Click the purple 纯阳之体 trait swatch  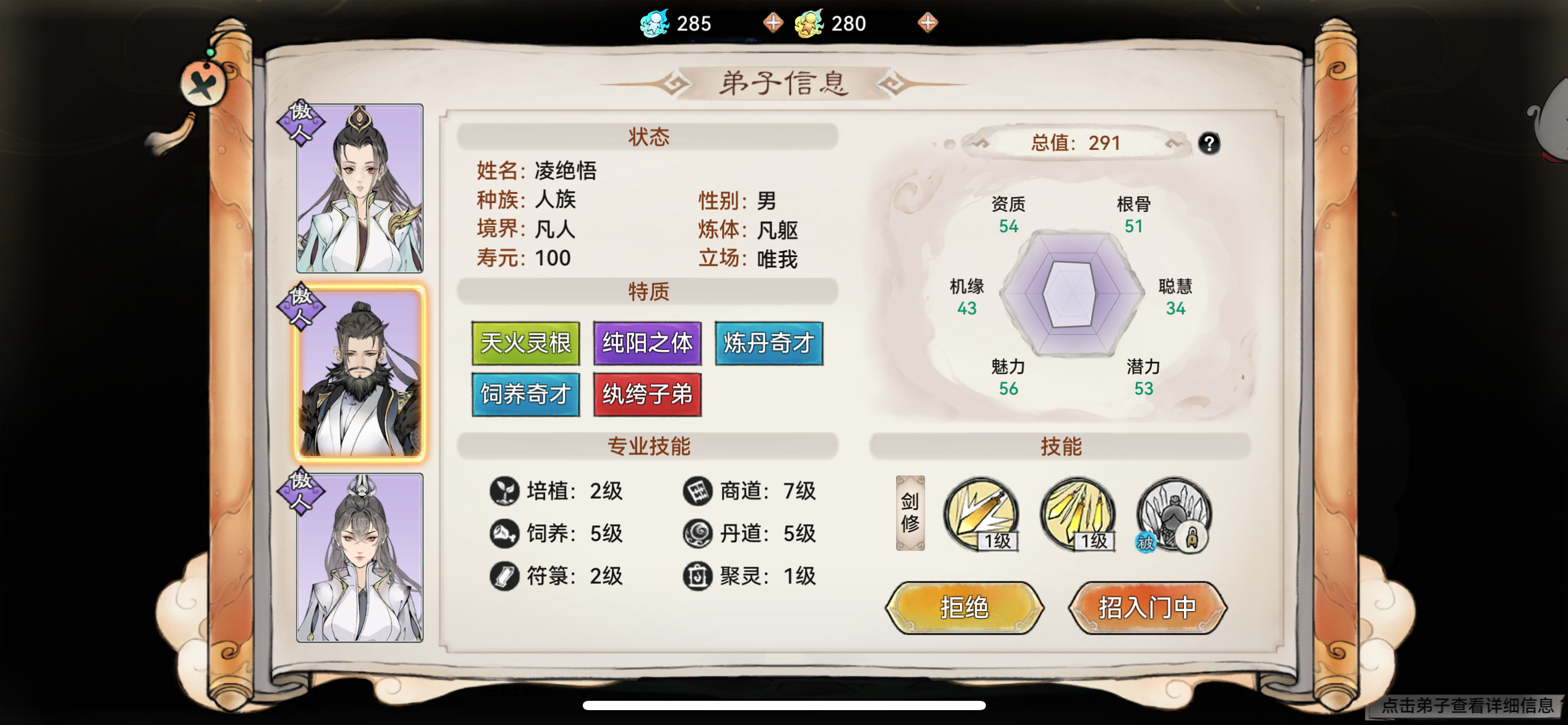pyautogui.click(x=647, y=343)
